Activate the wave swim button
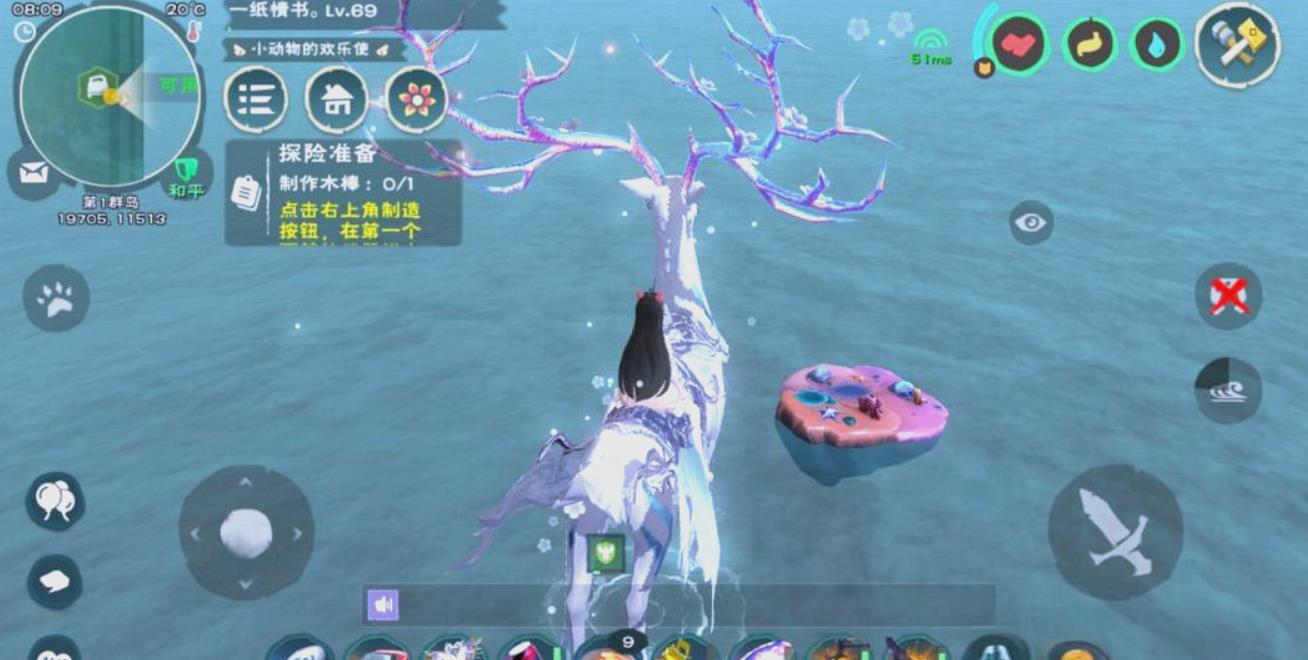Viewport: 1308px width, 660px height. tap(1228, 390)
